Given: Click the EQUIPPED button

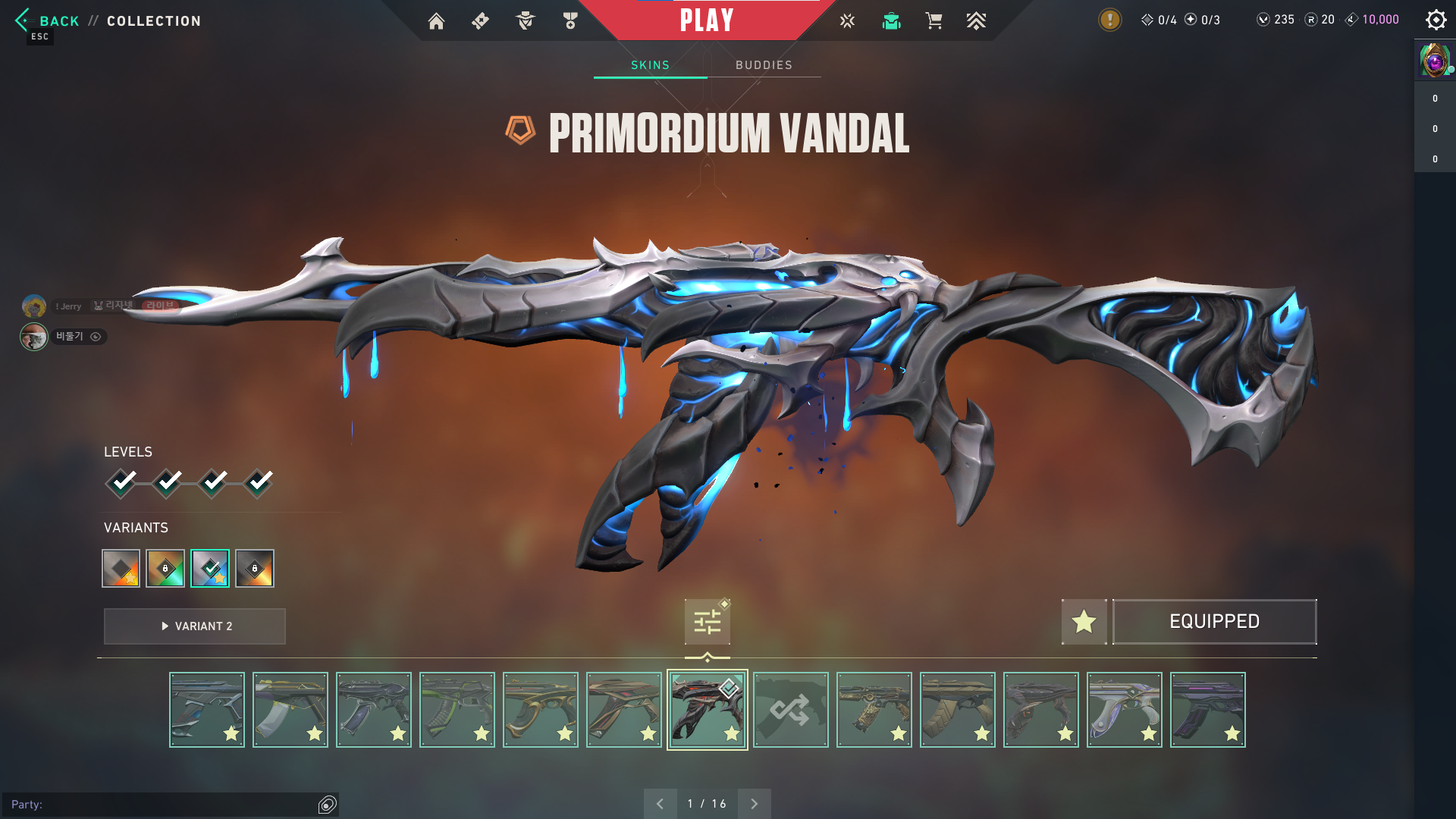Looking at the screenshot, I should 1214,622.
